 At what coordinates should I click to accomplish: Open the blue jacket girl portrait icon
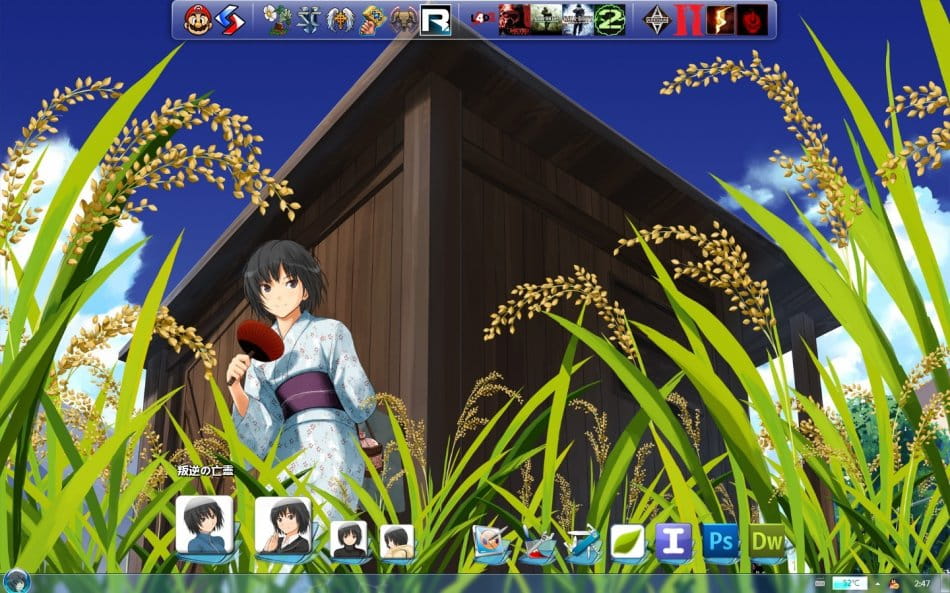coord(205,524)
